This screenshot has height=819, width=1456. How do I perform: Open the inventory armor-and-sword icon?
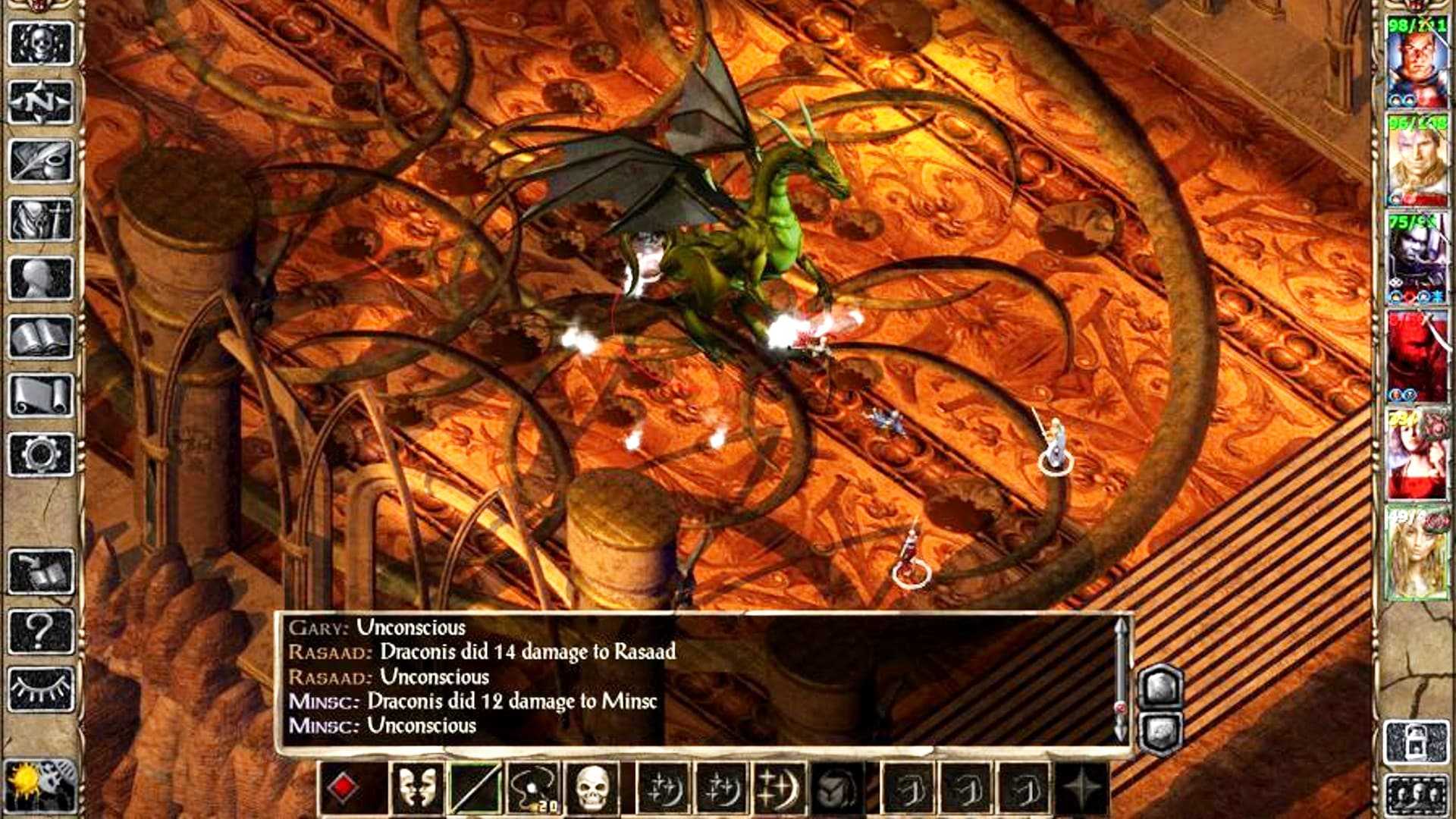coord(41,220)
